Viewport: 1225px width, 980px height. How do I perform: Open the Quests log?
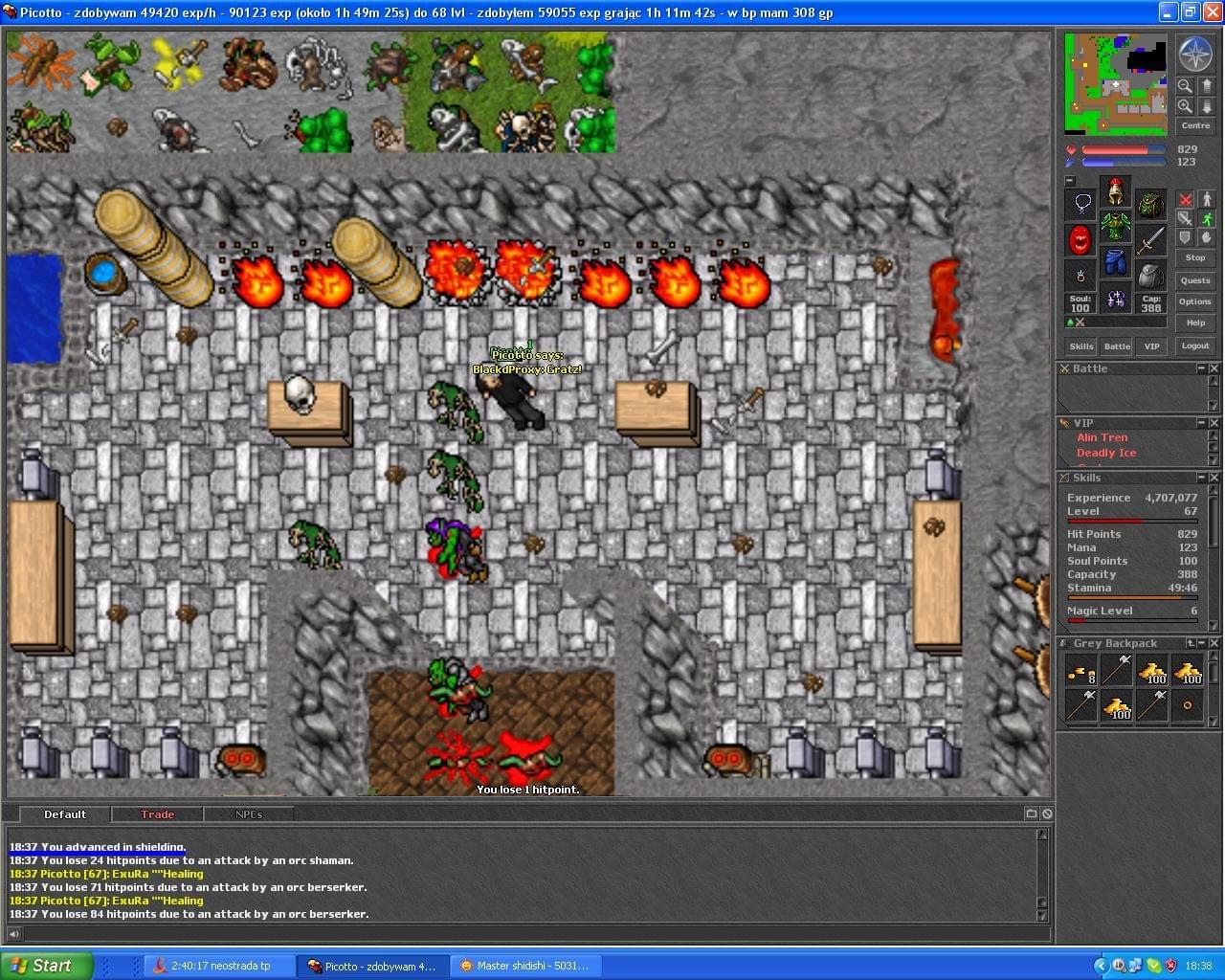coord(1194,280)
